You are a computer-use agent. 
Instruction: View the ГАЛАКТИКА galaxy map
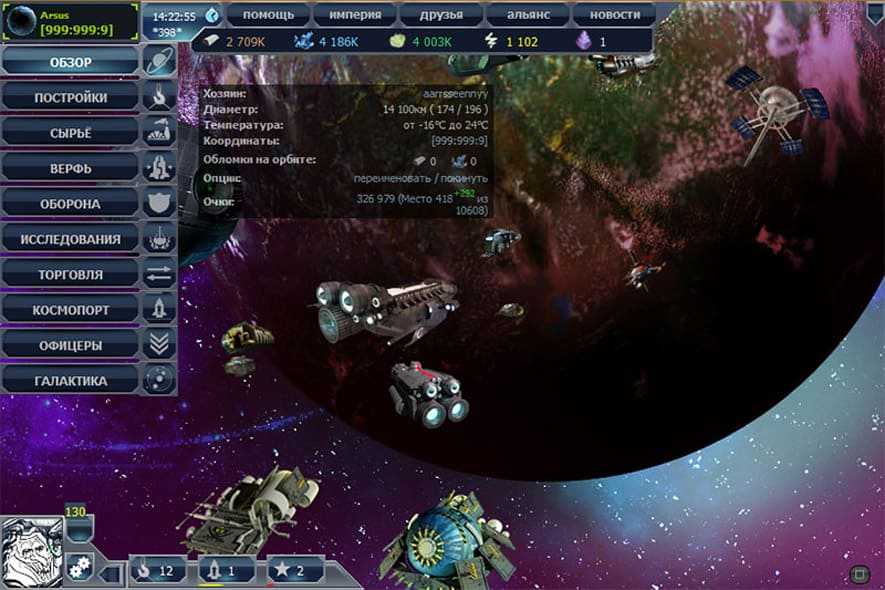[x=71, y=380]
